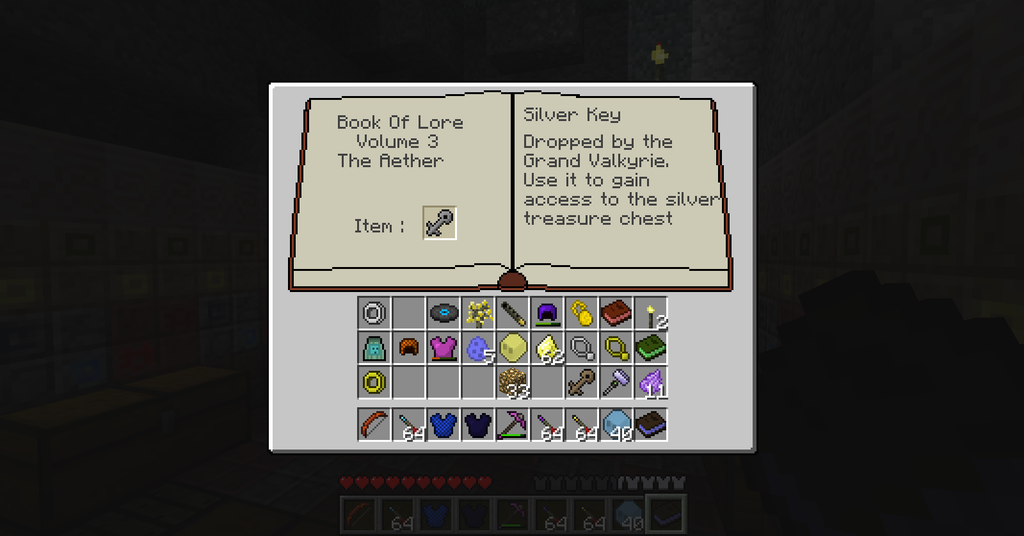Select the yellow flower item slot
1024x536 pixels.
coord(478,313)
